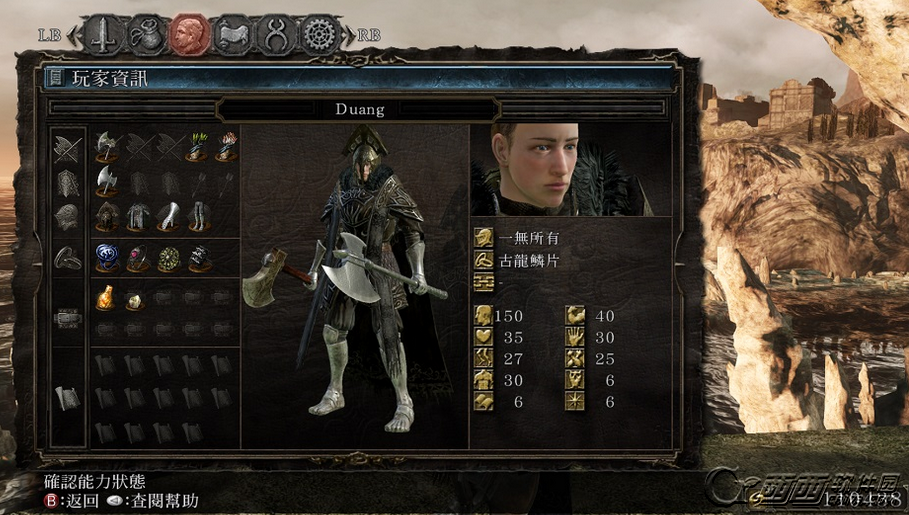
Task: Pick the green-feathered arrow quiver slot
Action: point(197,147)
